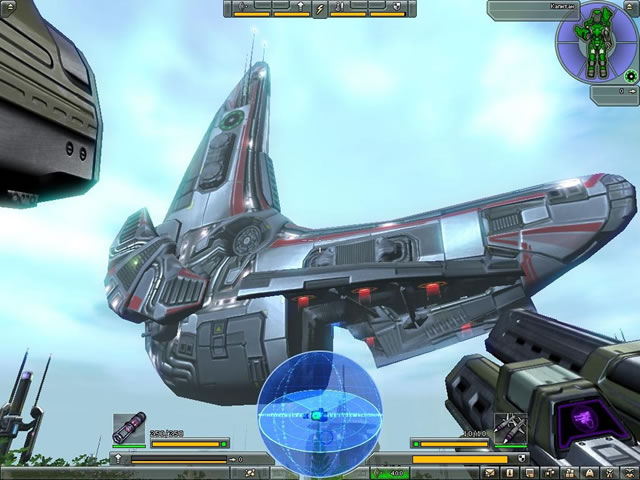Viewport: 640px width, 480px height.
Task: Open the mail envelope menu button
Action: click(x=490, y=472)
